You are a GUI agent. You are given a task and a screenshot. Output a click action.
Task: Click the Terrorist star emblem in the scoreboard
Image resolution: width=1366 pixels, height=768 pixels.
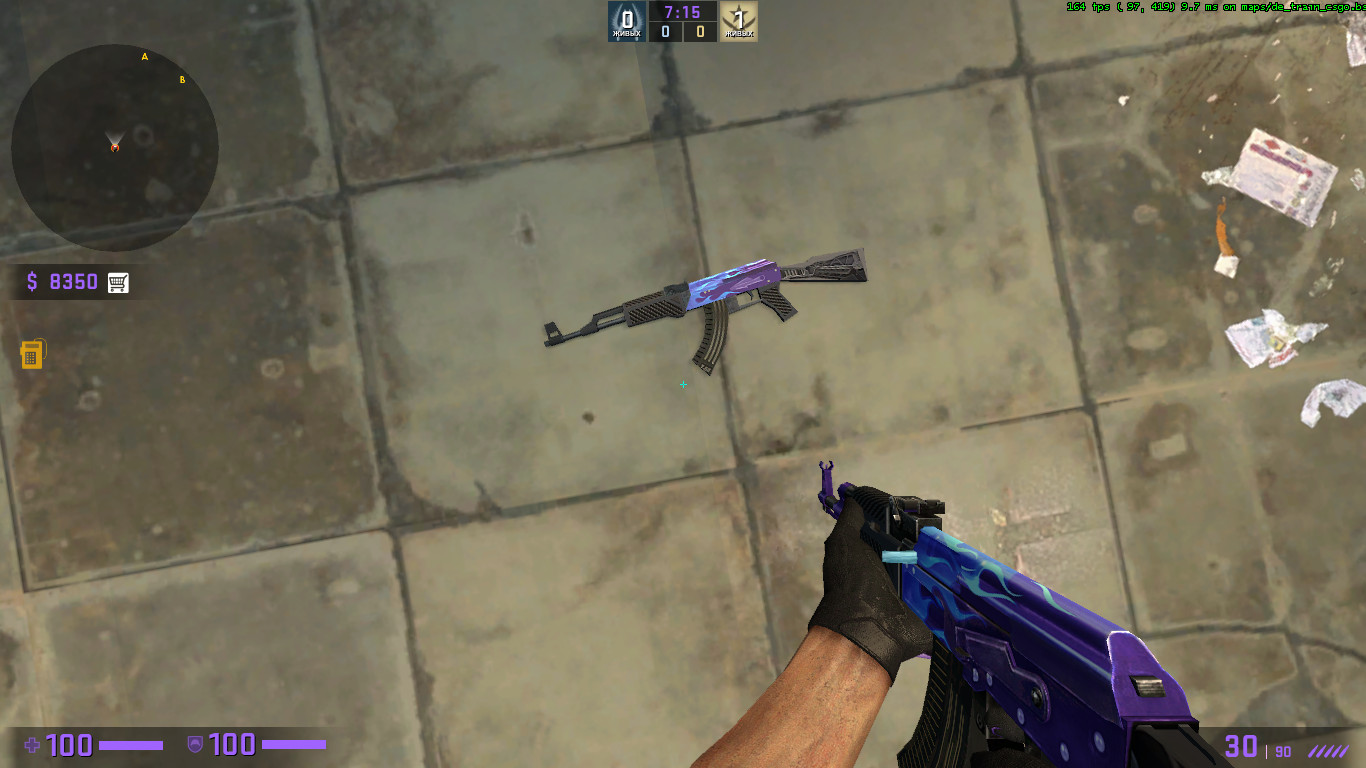click(x=740, y=17)
